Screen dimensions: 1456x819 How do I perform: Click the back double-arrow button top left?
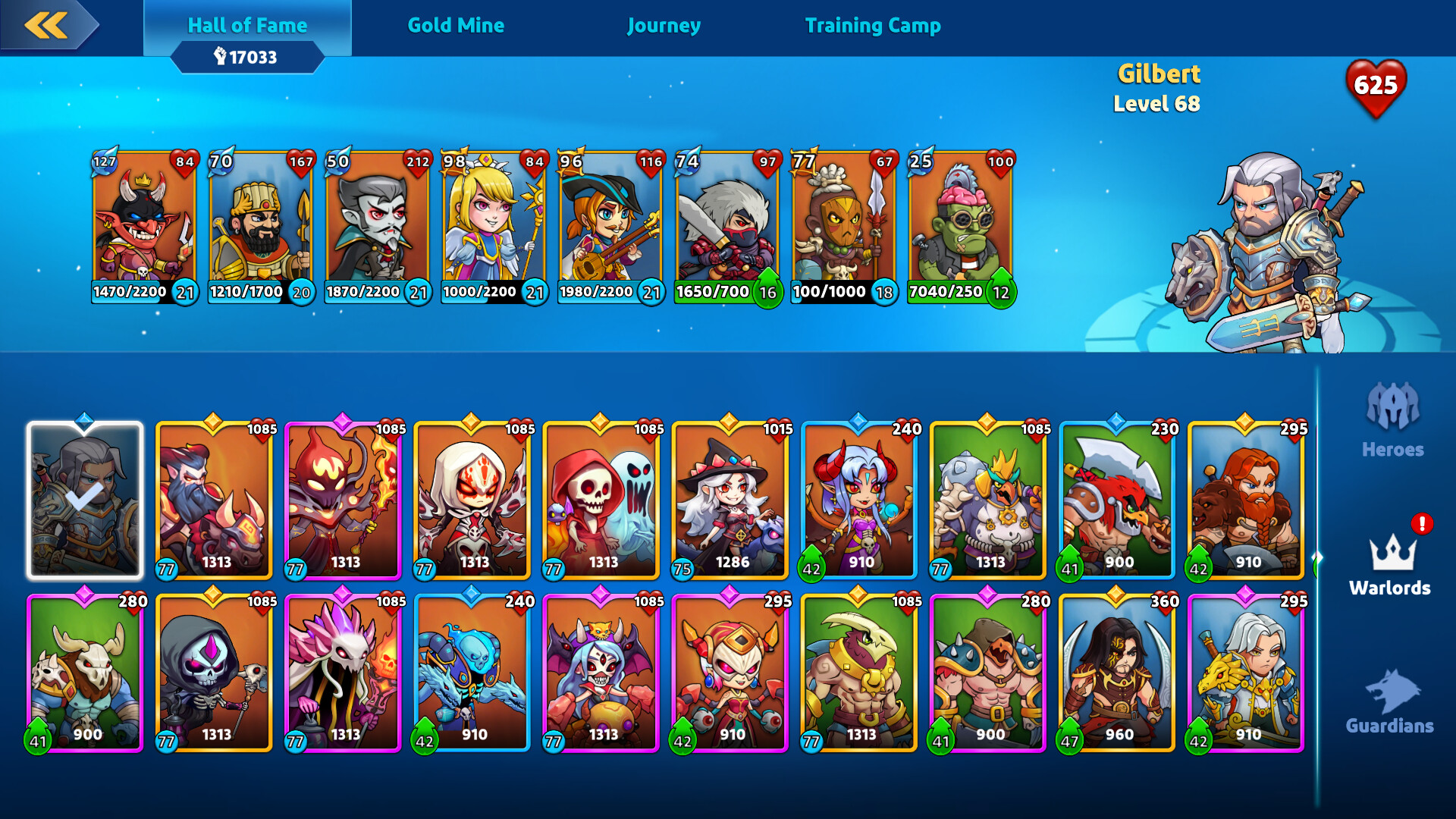click(x=47, y=25)
